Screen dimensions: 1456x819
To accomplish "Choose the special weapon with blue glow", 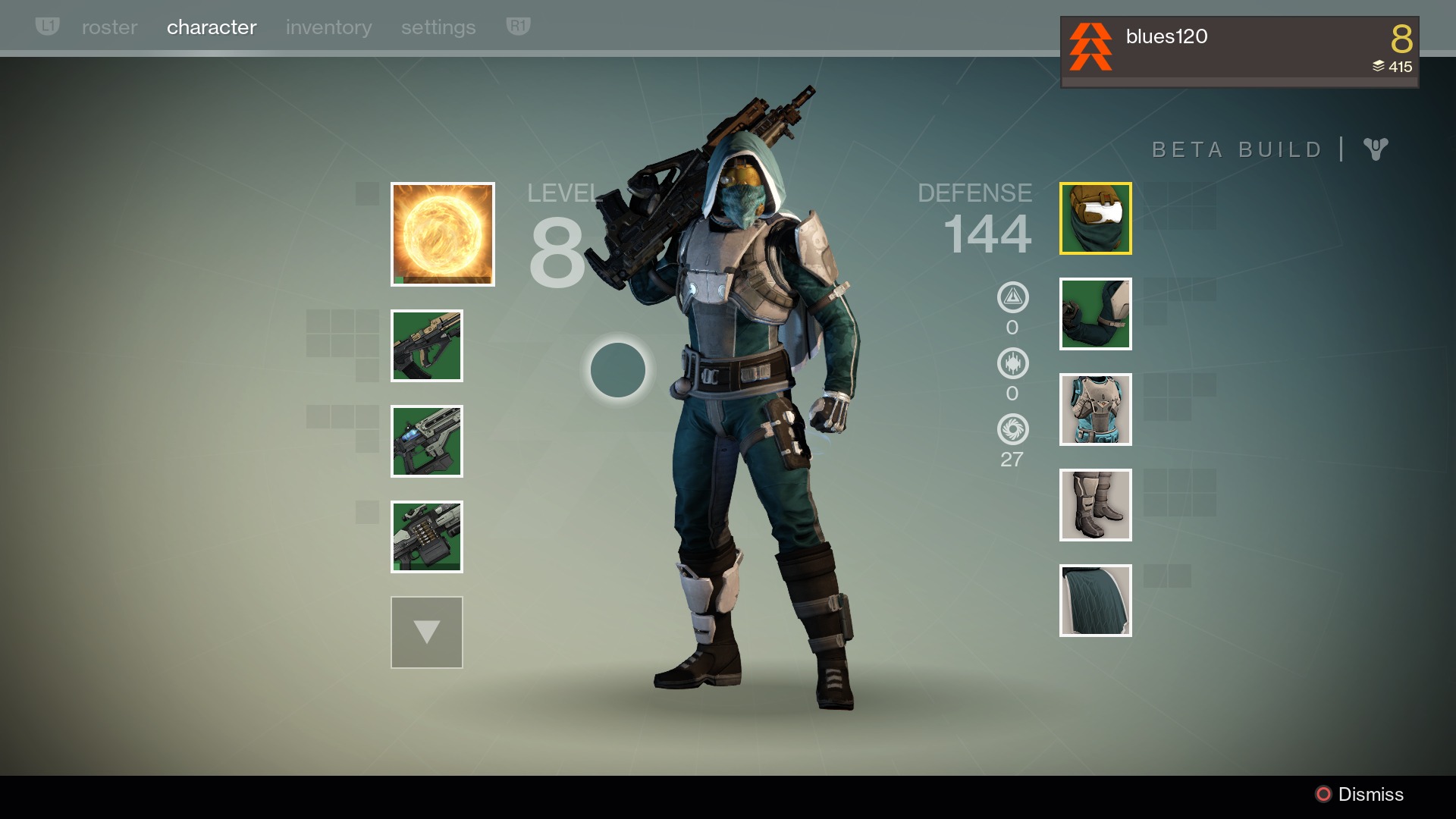I will click(427, 441).
